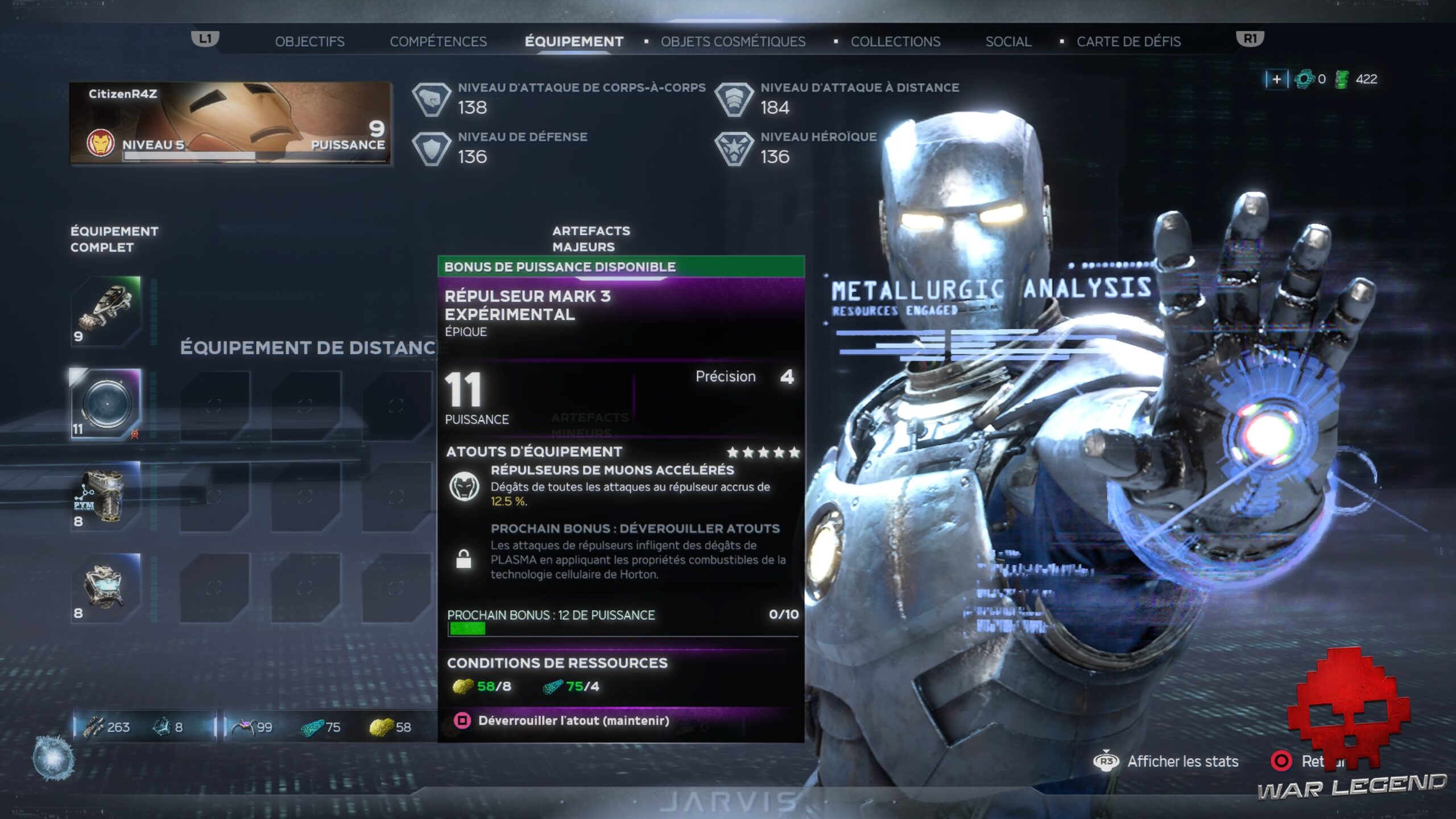
Task: Select the power 9 melee gauntlet slot
Action: point(106,311)
